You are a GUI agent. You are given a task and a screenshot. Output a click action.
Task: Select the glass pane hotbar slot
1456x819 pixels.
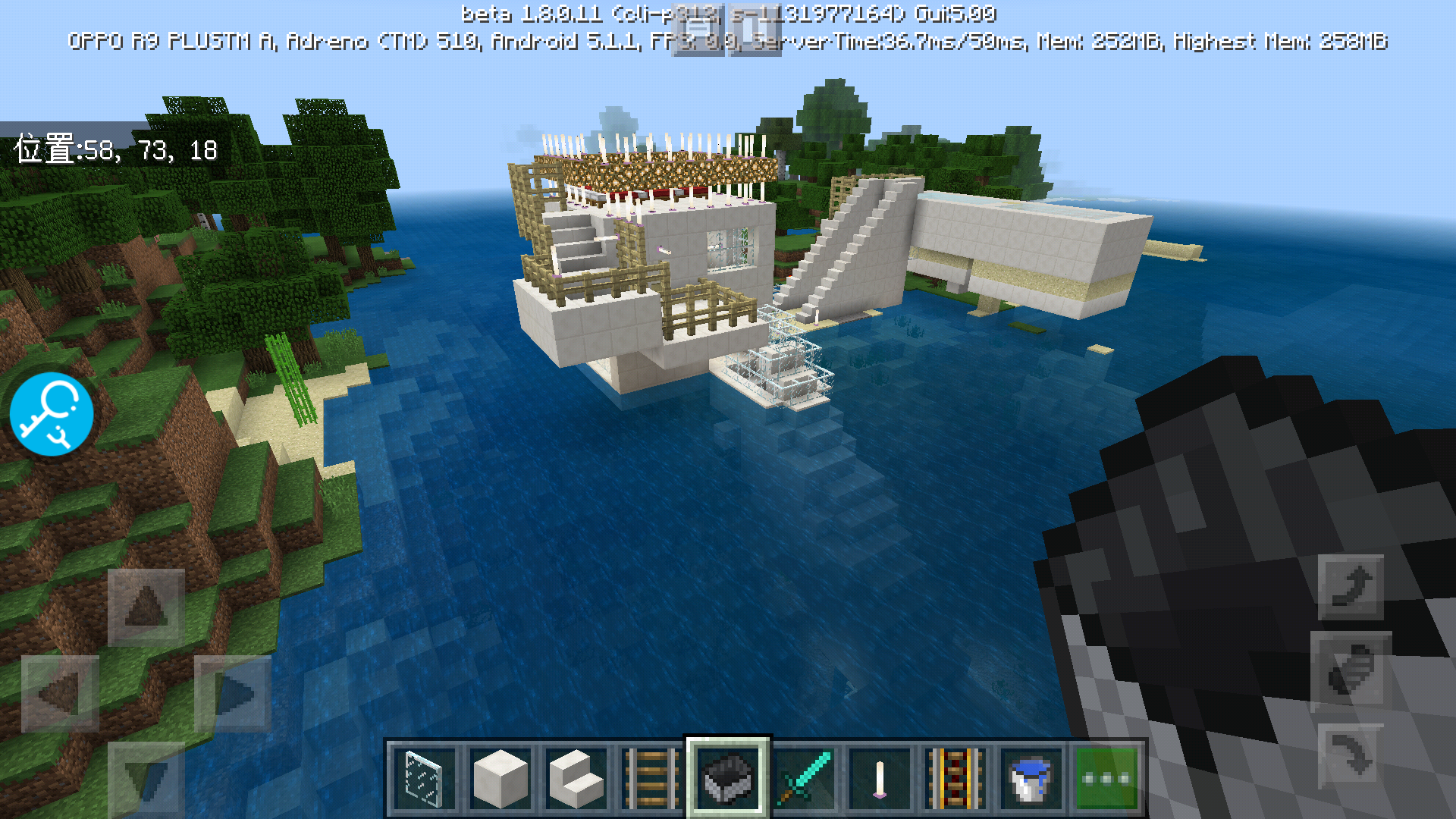click(424, 778)
